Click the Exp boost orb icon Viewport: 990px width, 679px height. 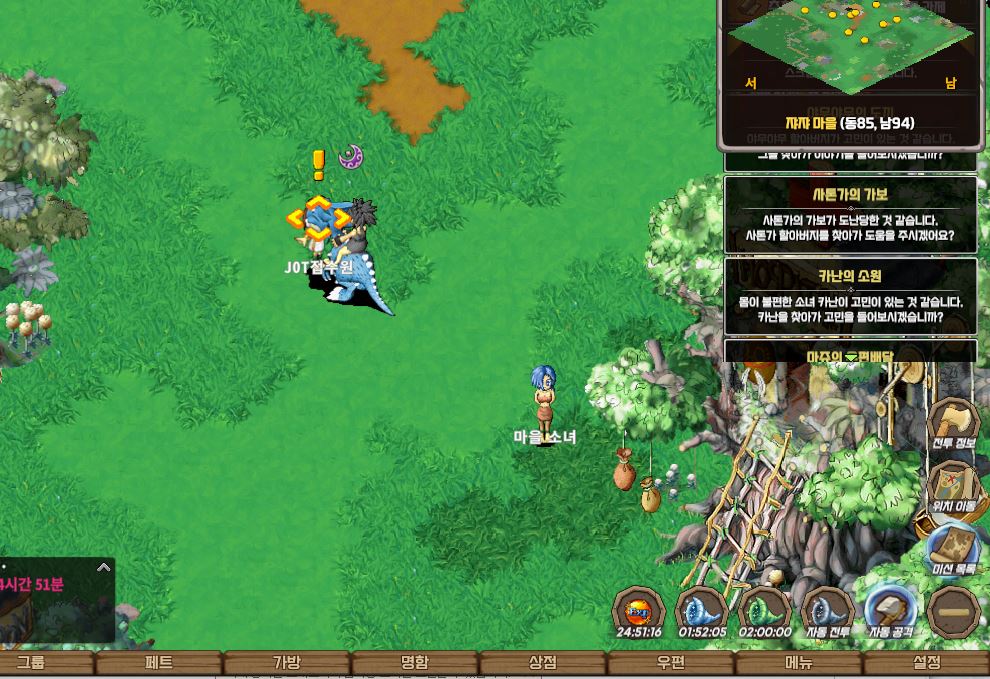tap(639, 611)
